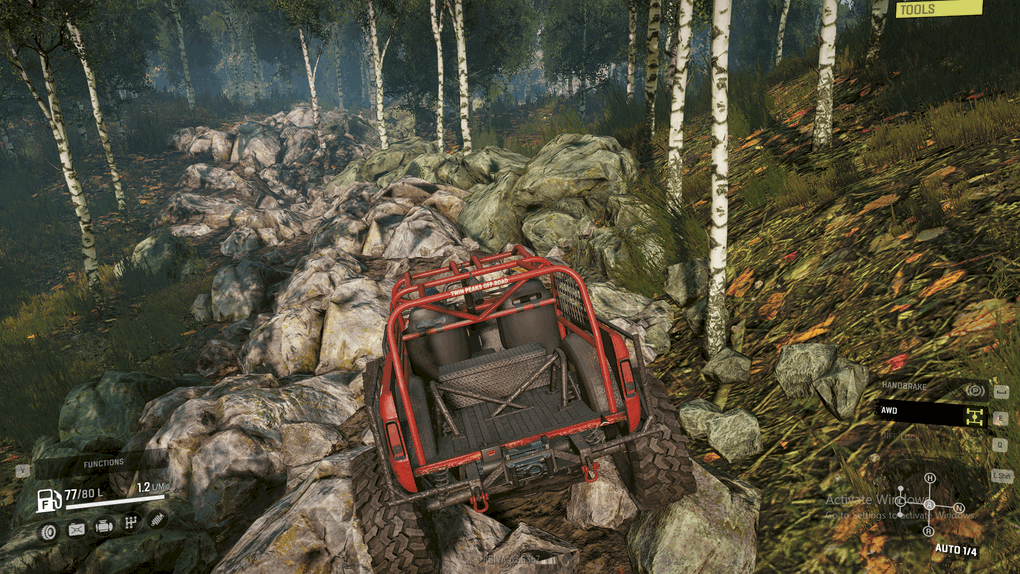Click the fuel tank damage icon
This screenshot has width=1020, height=574.
pos(76,528)
